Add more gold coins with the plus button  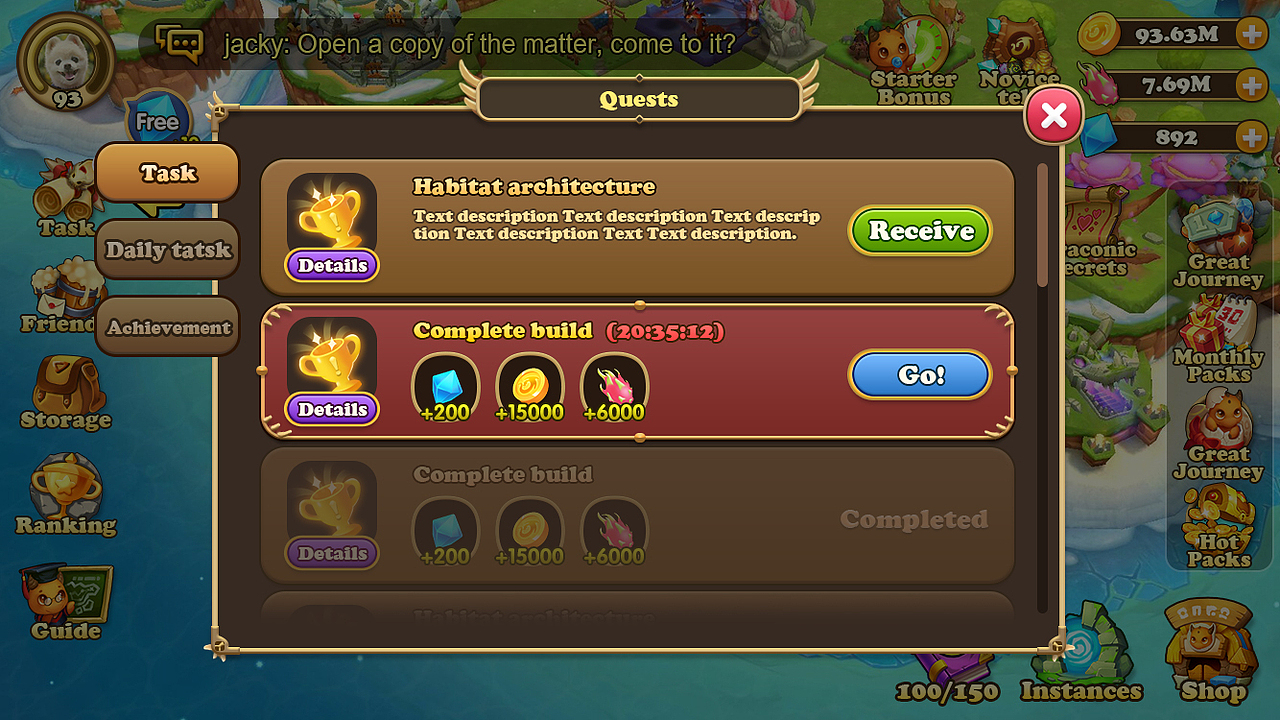pyautogui.click(x=1251, y=35)
